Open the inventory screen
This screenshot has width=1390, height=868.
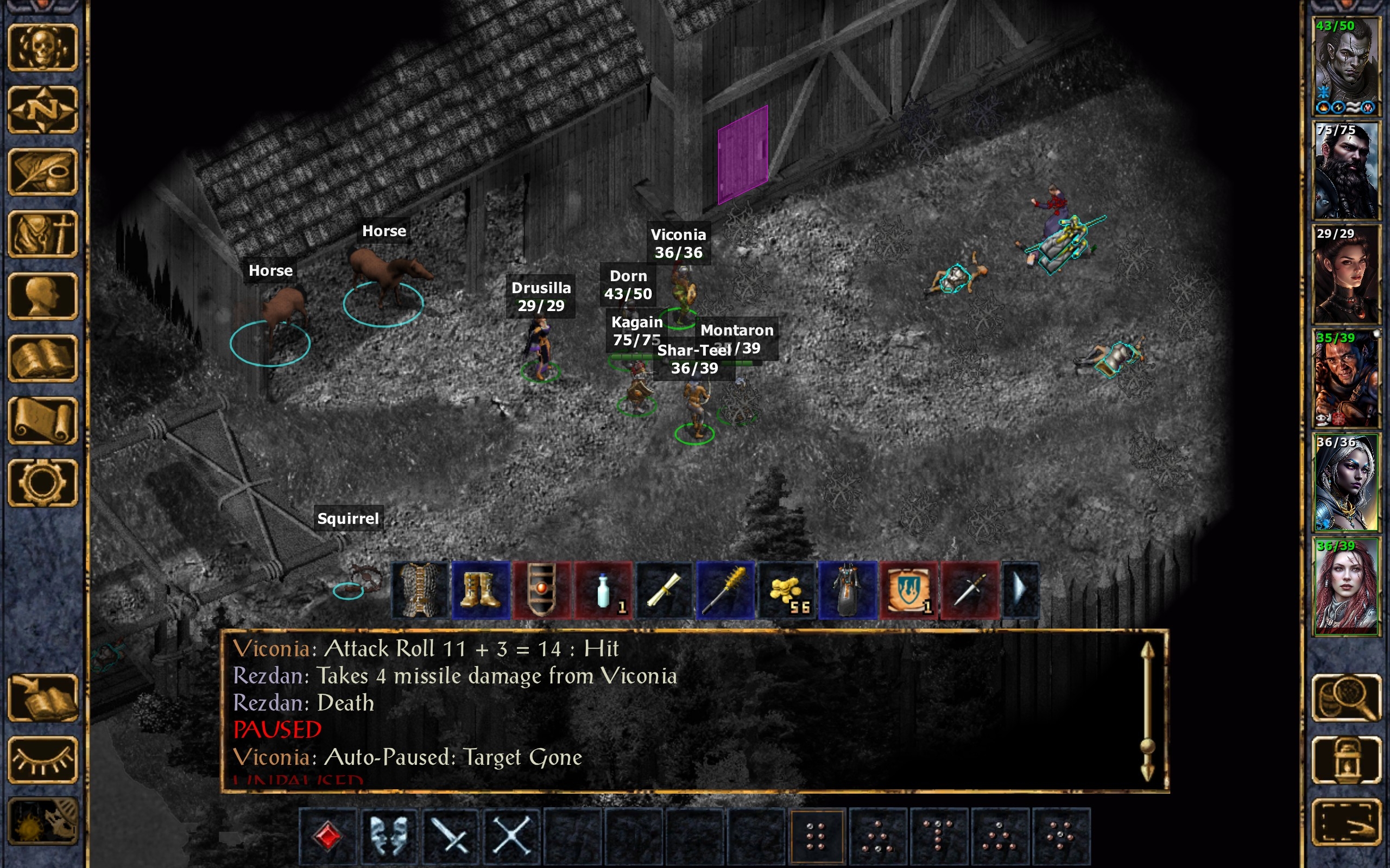(x=43, y=234)
